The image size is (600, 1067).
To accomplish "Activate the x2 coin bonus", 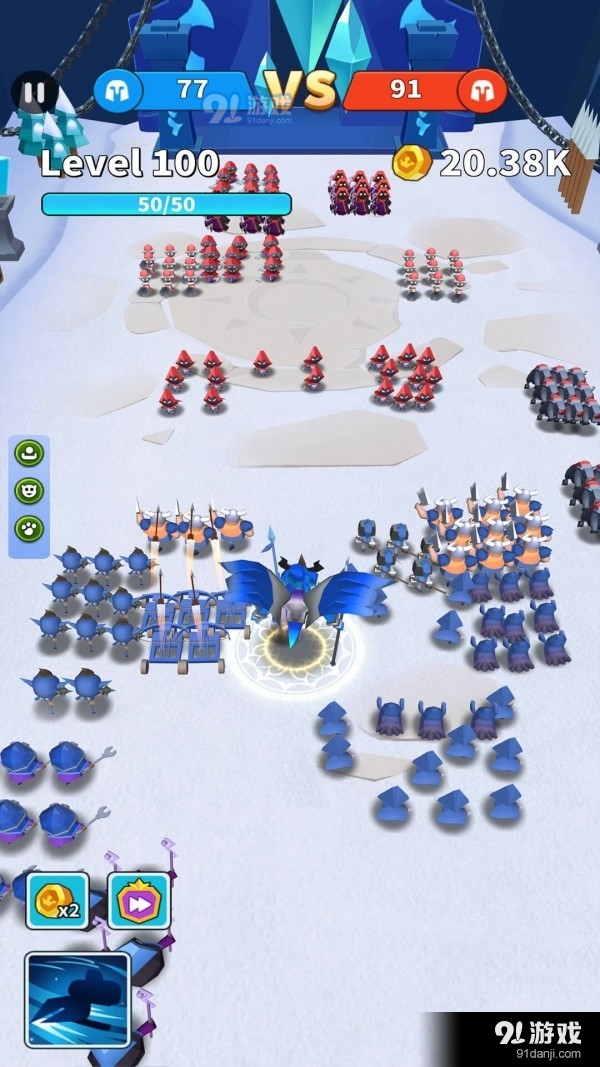I will [x=57, y=900].
